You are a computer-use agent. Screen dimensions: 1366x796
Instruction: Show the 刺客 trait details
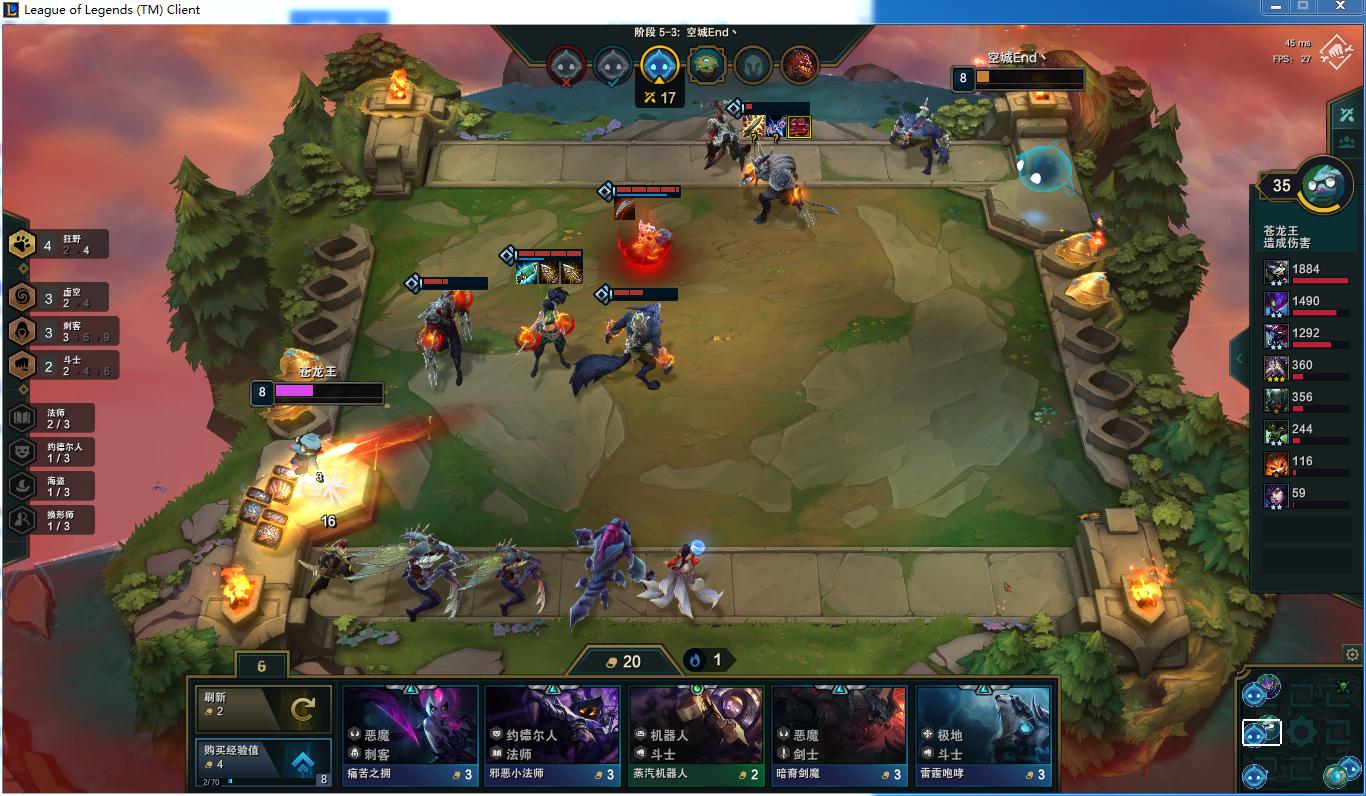click(x=57, y=332)
